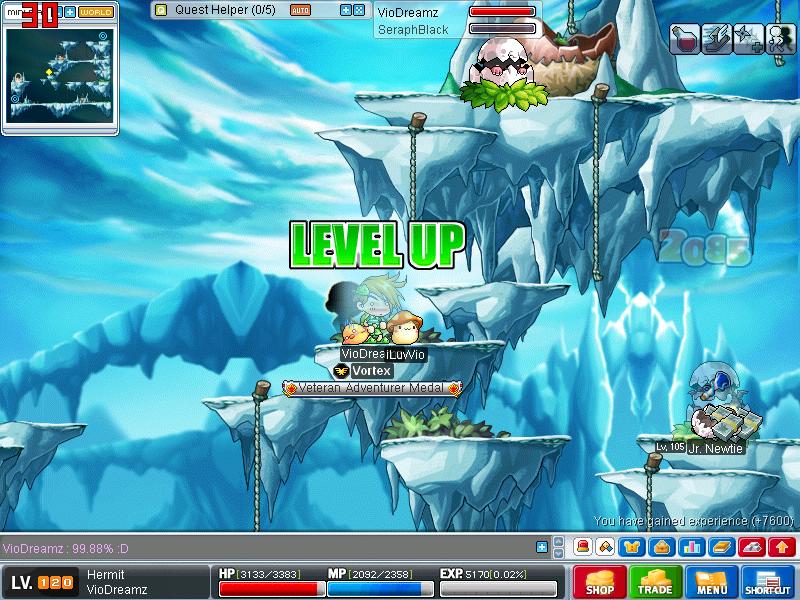Click the throwing star buff icon

(x=748, y=39)
